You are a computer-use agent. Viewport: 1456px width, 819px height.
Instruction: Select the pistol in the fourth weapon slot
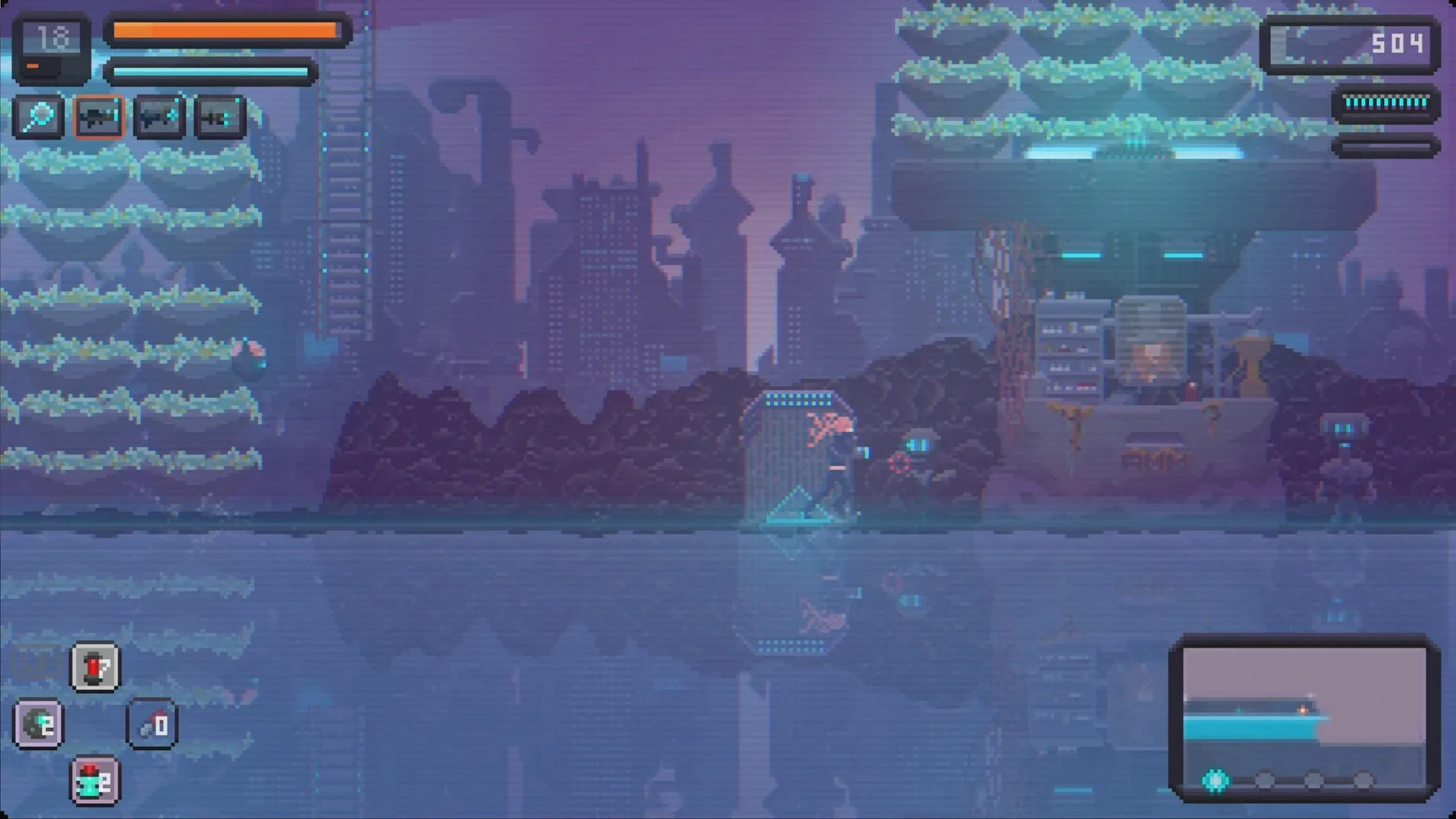[218, 117]
